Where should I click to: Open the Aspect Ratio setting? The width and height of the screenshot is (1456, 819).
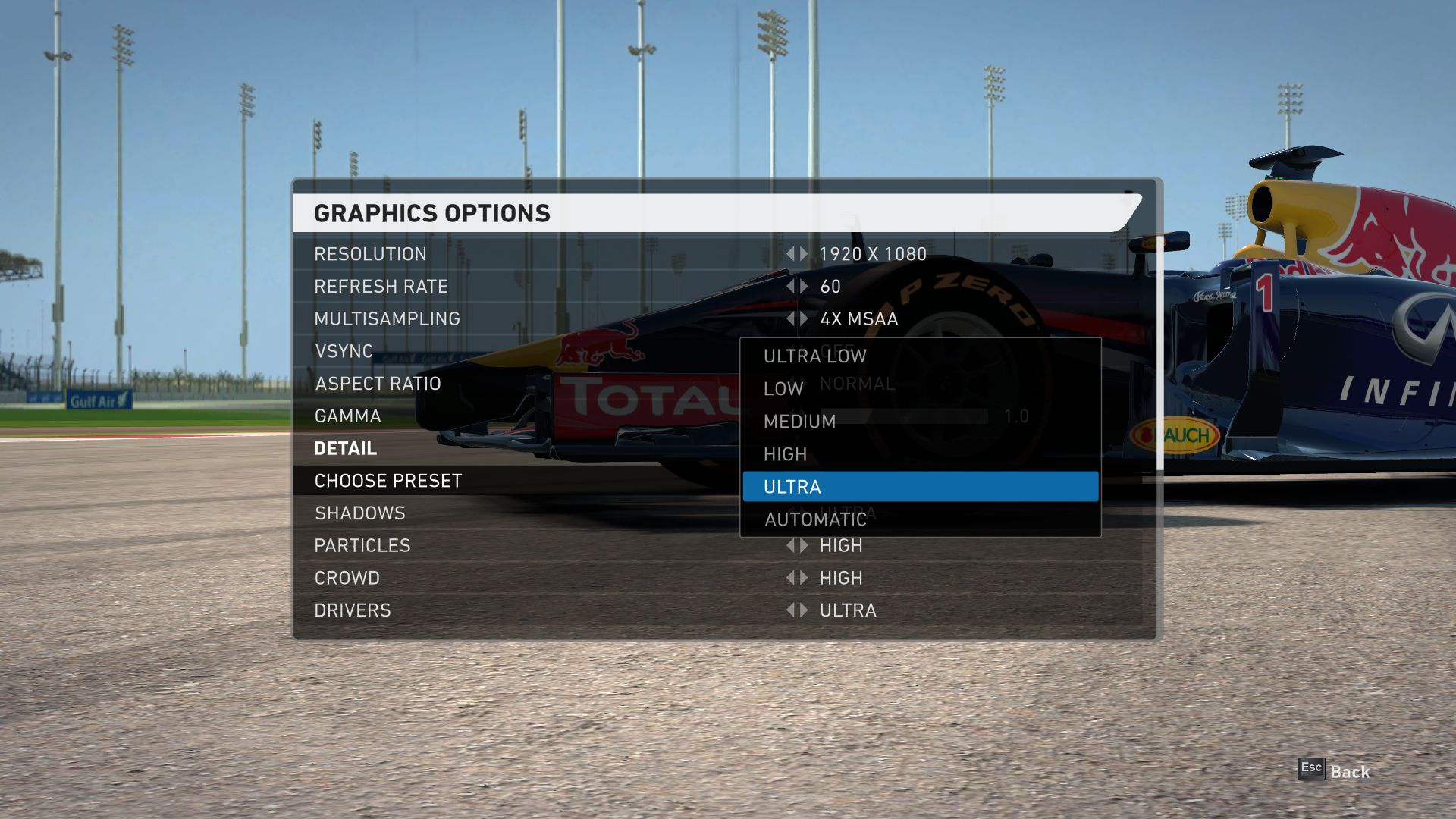pyautogui.click(x=378, y=384)
